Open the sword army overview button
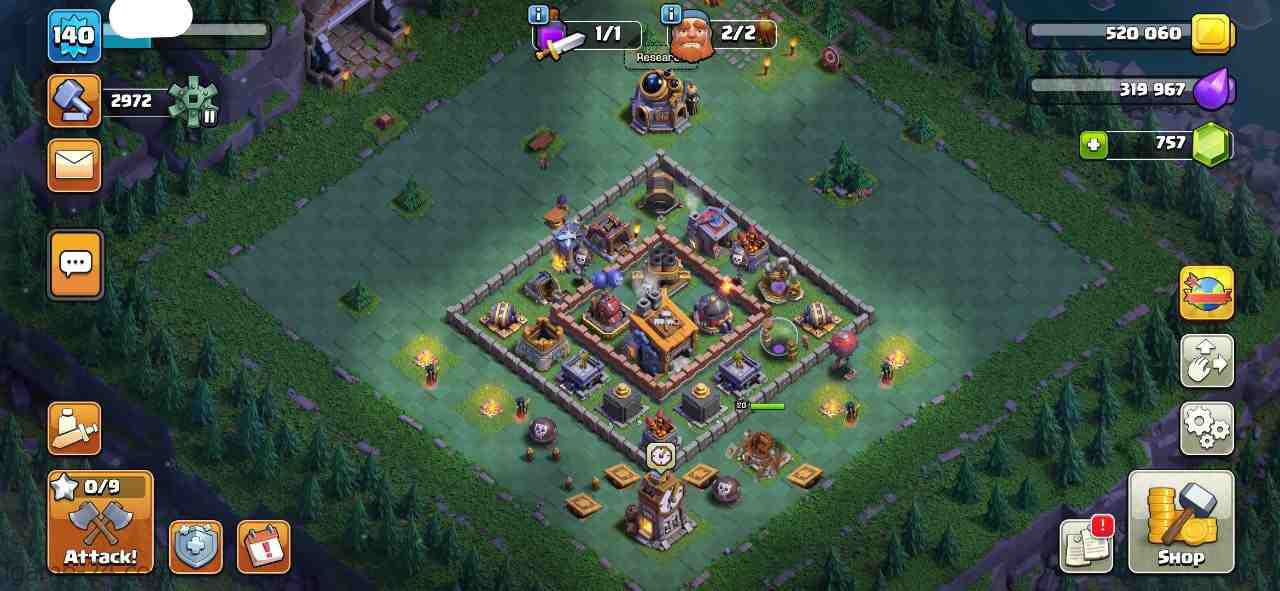 (x=75, y=429)
